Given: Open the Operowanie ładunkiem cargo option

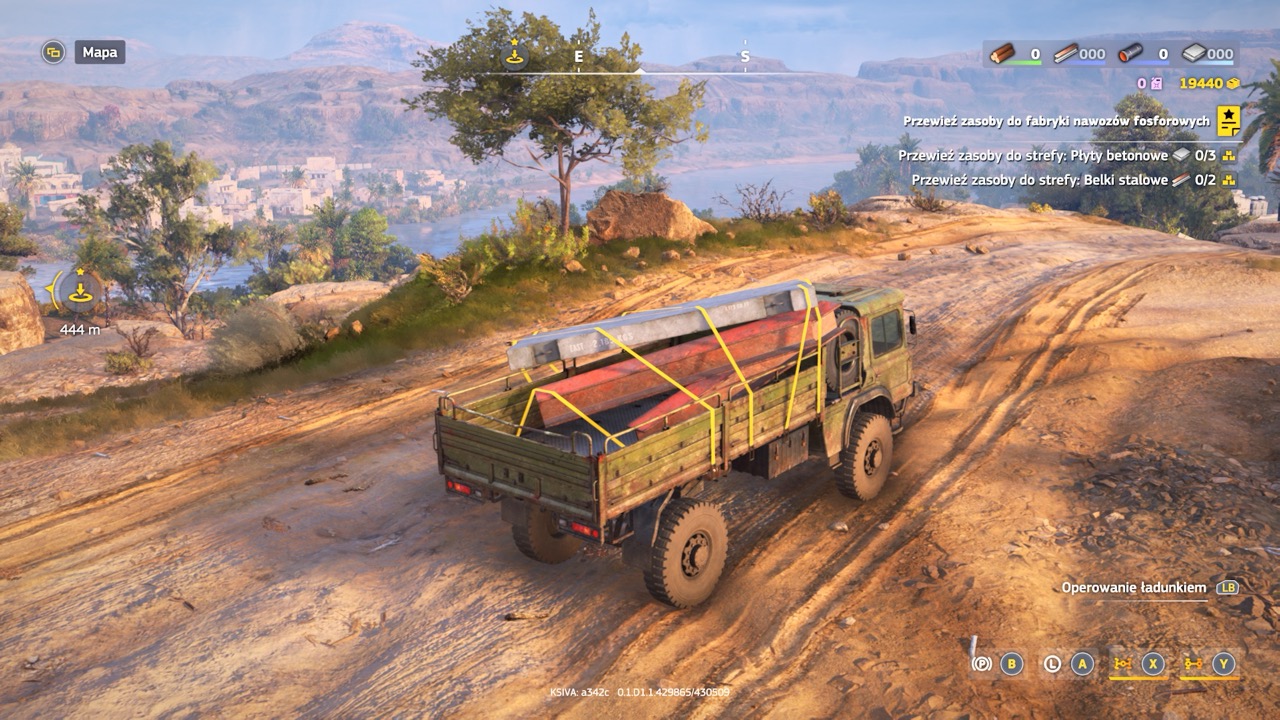Looking at the screenshot, I should [x=1134, y=588].
